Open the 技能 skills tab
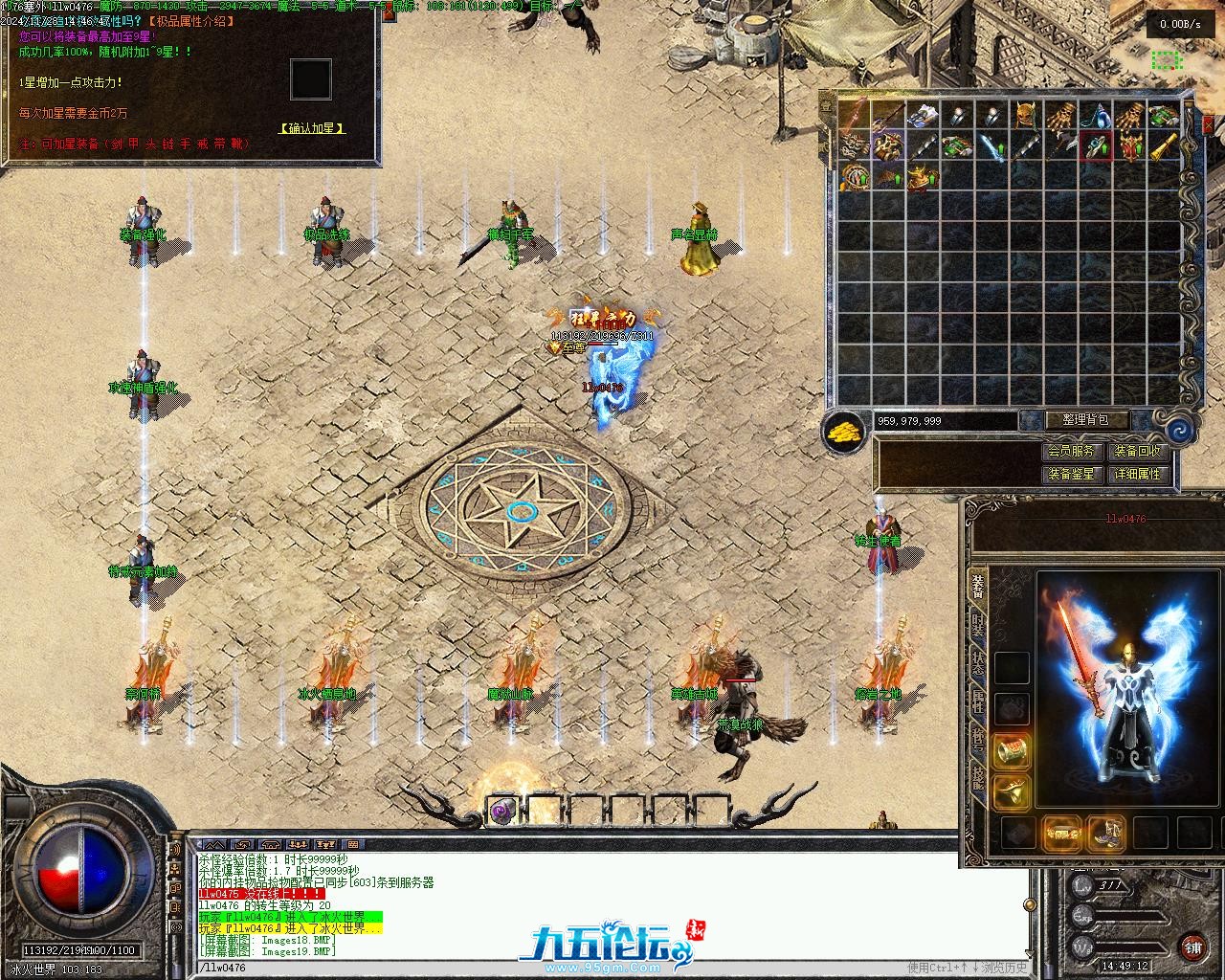This screenshot has height=980, width=1225. (x=977, y=776)
